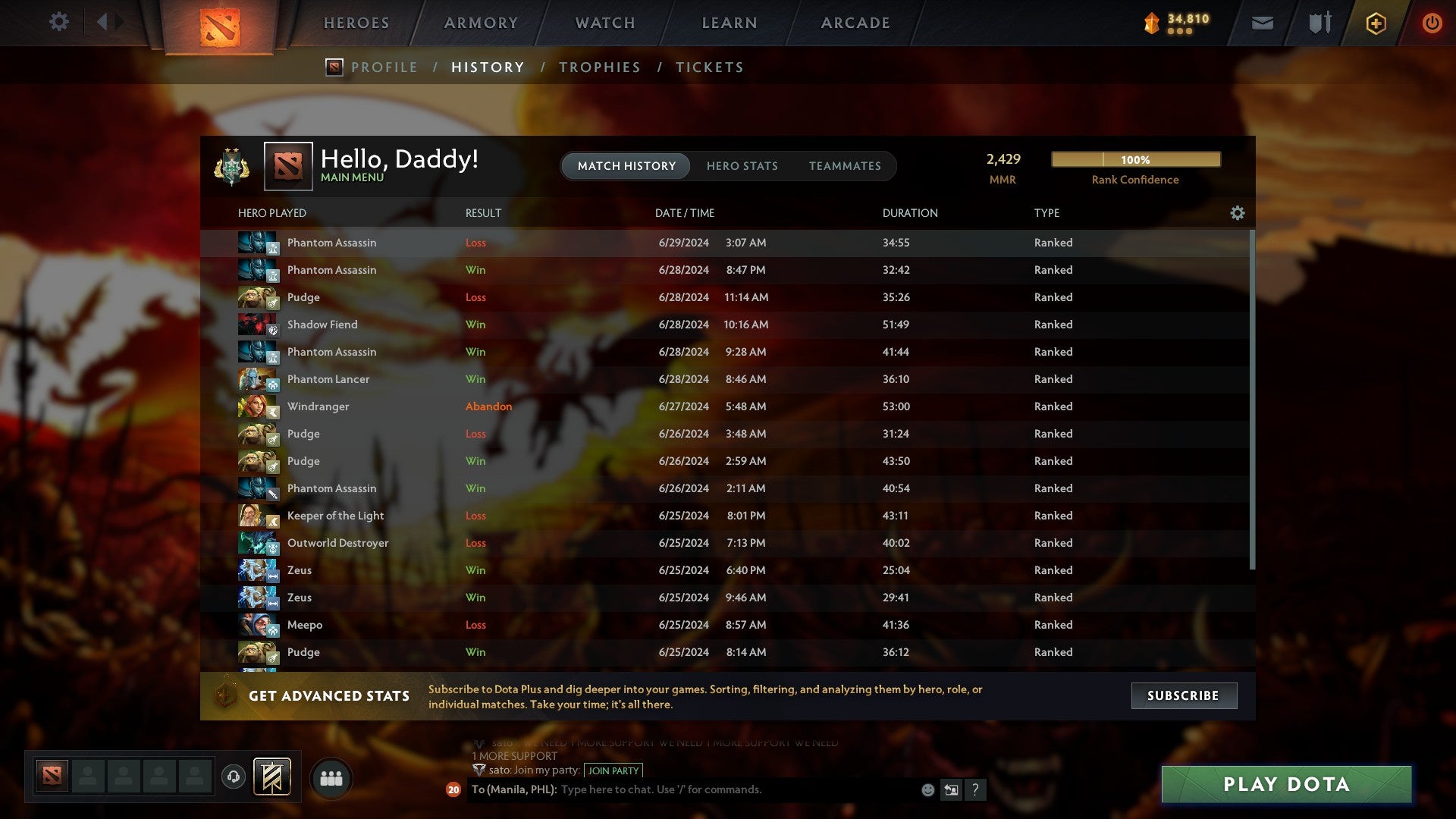Open the ARCADE menu item
1456x819 pixels.
(x=855, y=22)
